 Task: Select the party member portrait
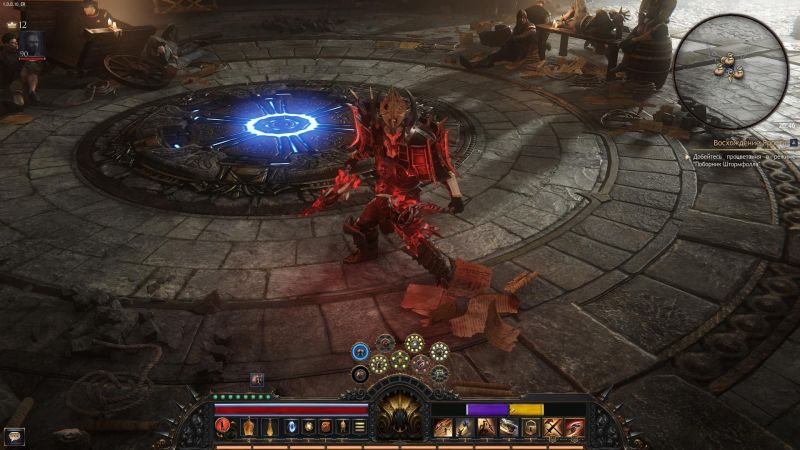pyautogui.click(x=32, y=43)
